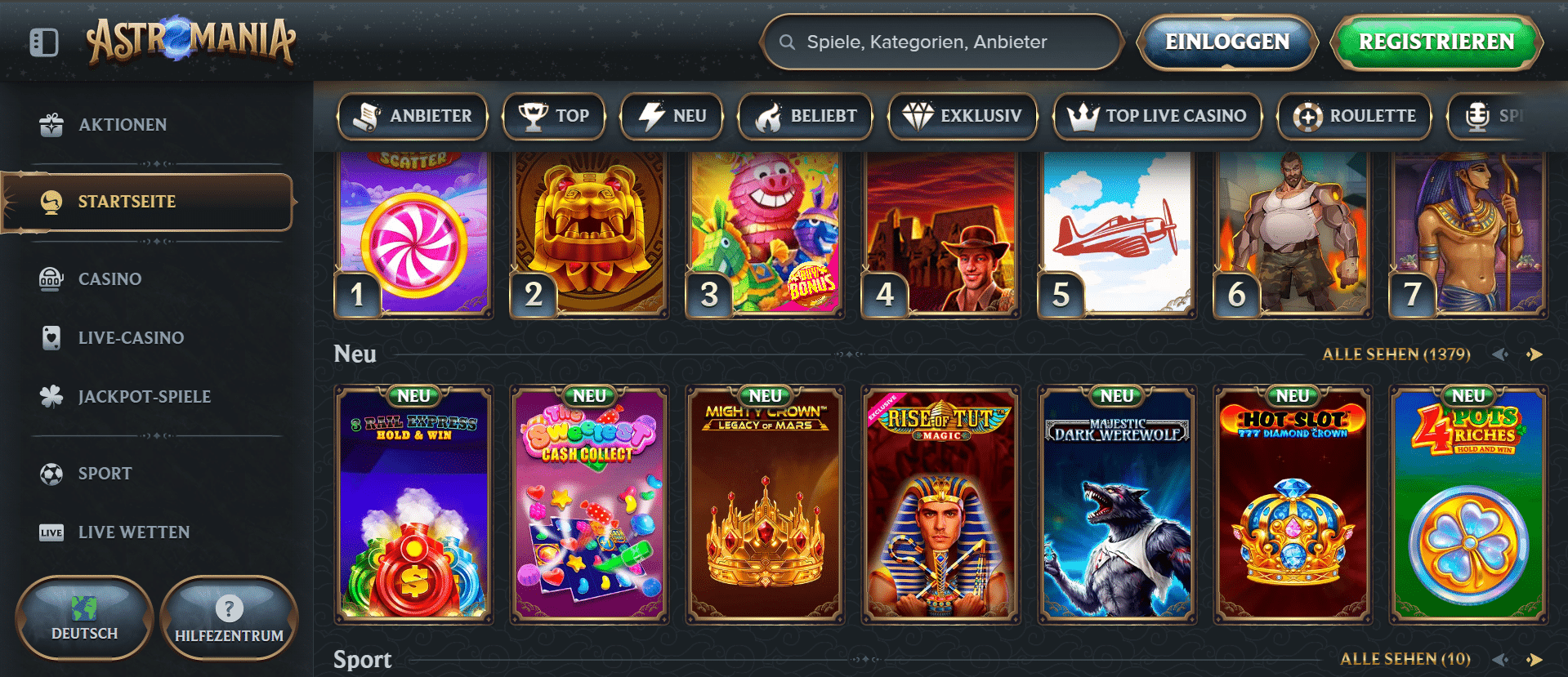Open the Hilfezentrum help button
Screen dimensions: 1568x677
(x=229, y=618)
